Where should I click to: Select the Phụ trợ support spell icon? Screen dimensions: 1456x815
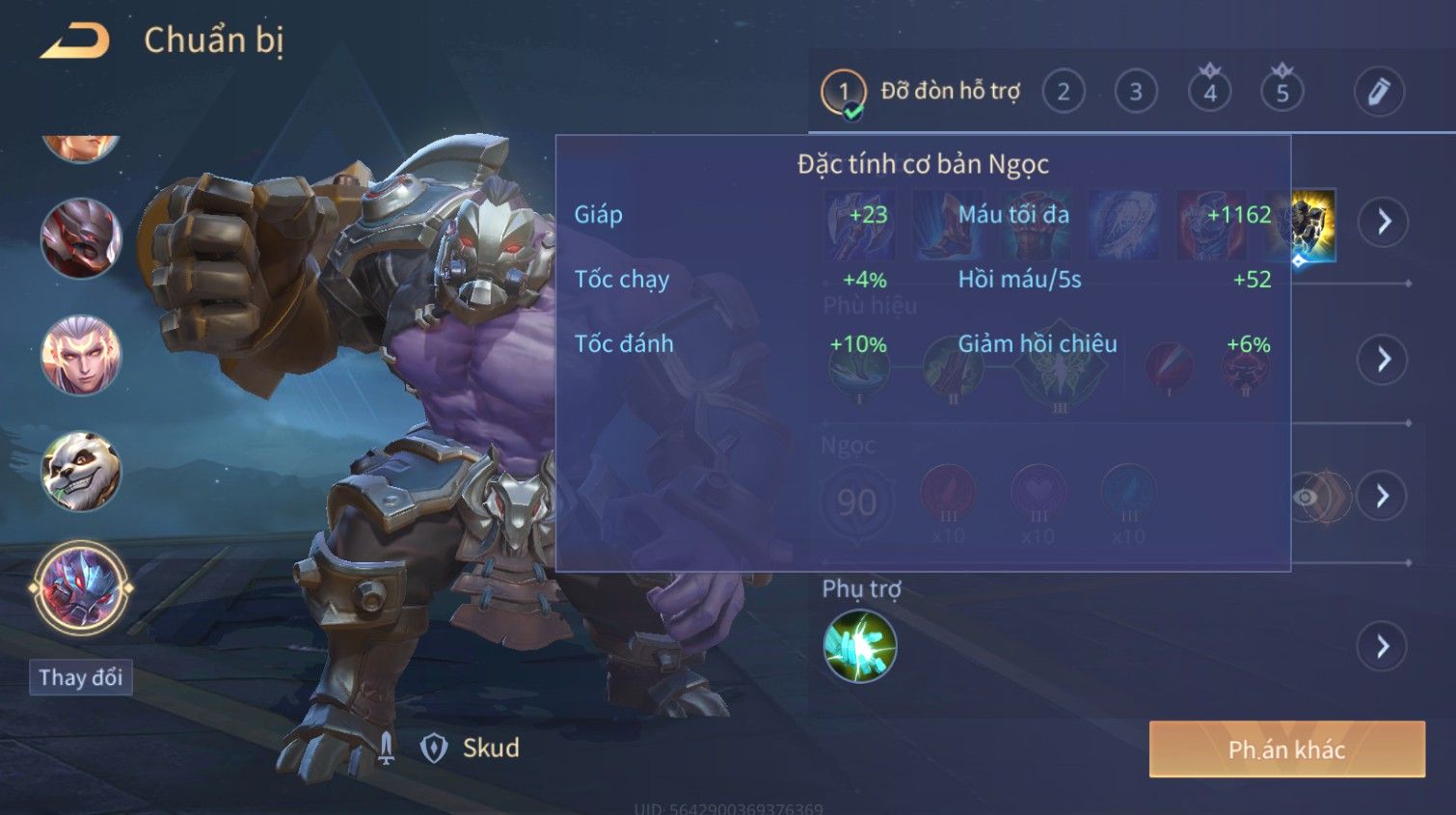(860, 646)
